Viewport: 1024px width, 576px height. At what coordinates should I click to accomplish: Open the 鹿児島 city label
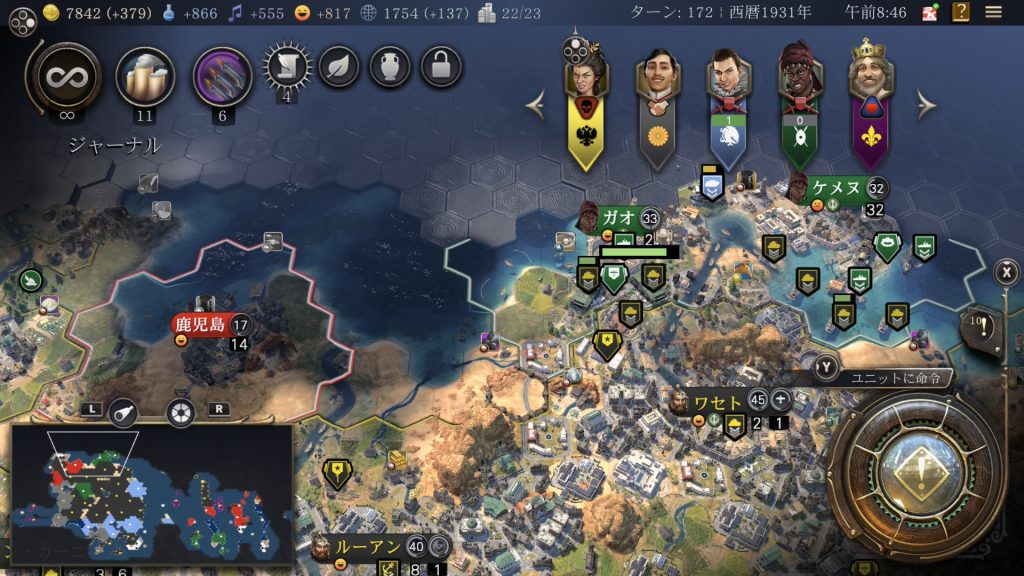tap(200, 325)
